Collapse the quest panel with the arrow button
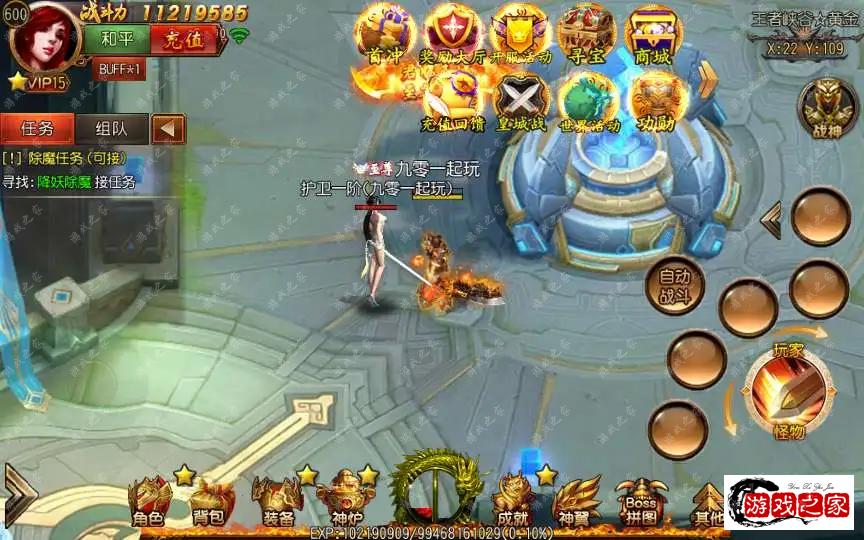This screenshot has width=864, height=540. point(168,128)
